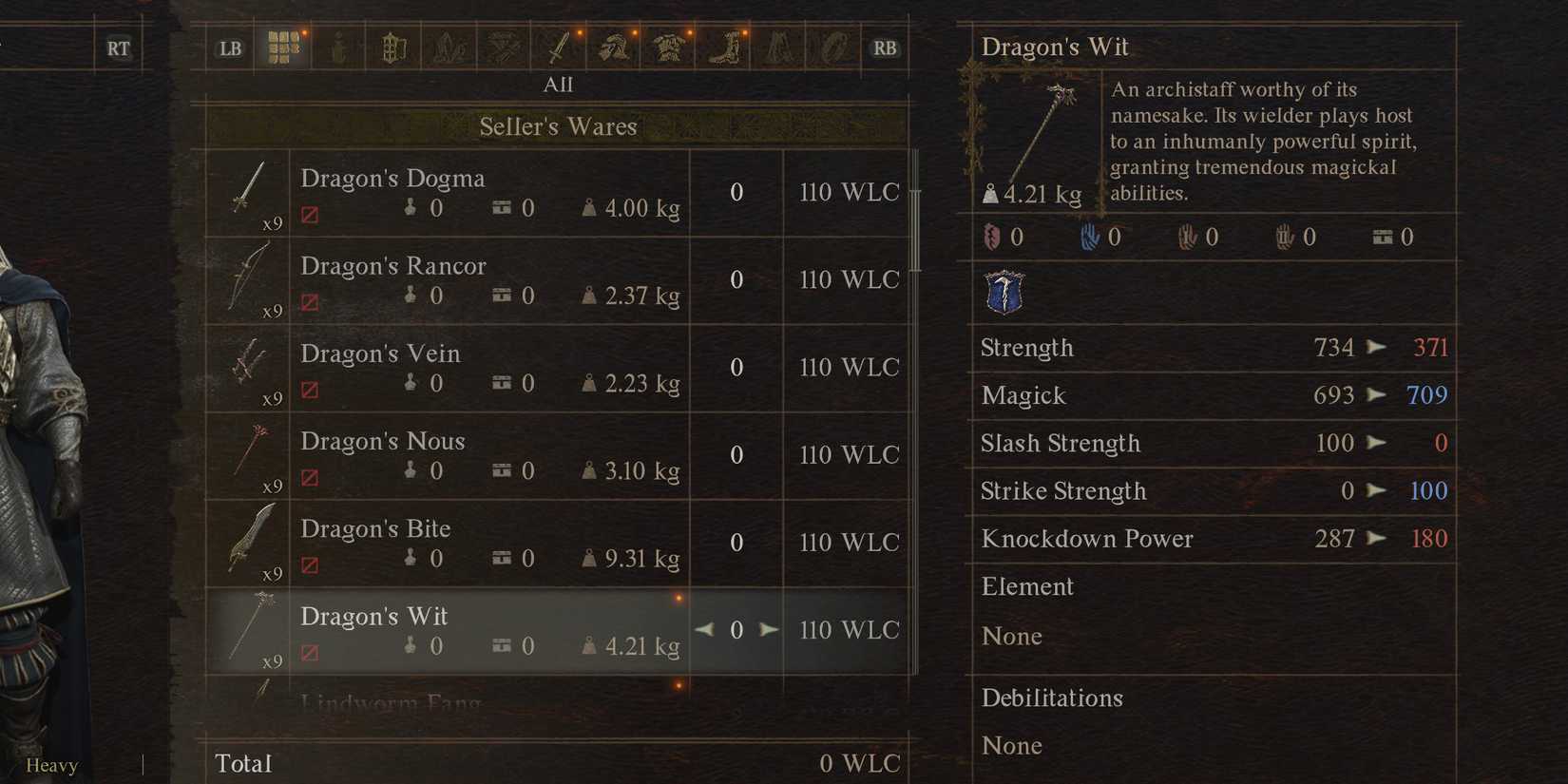Decrease Dragon's Wit quantity with left arrow
Viewport: 1568px width, 784px height.
coord(705,629)
